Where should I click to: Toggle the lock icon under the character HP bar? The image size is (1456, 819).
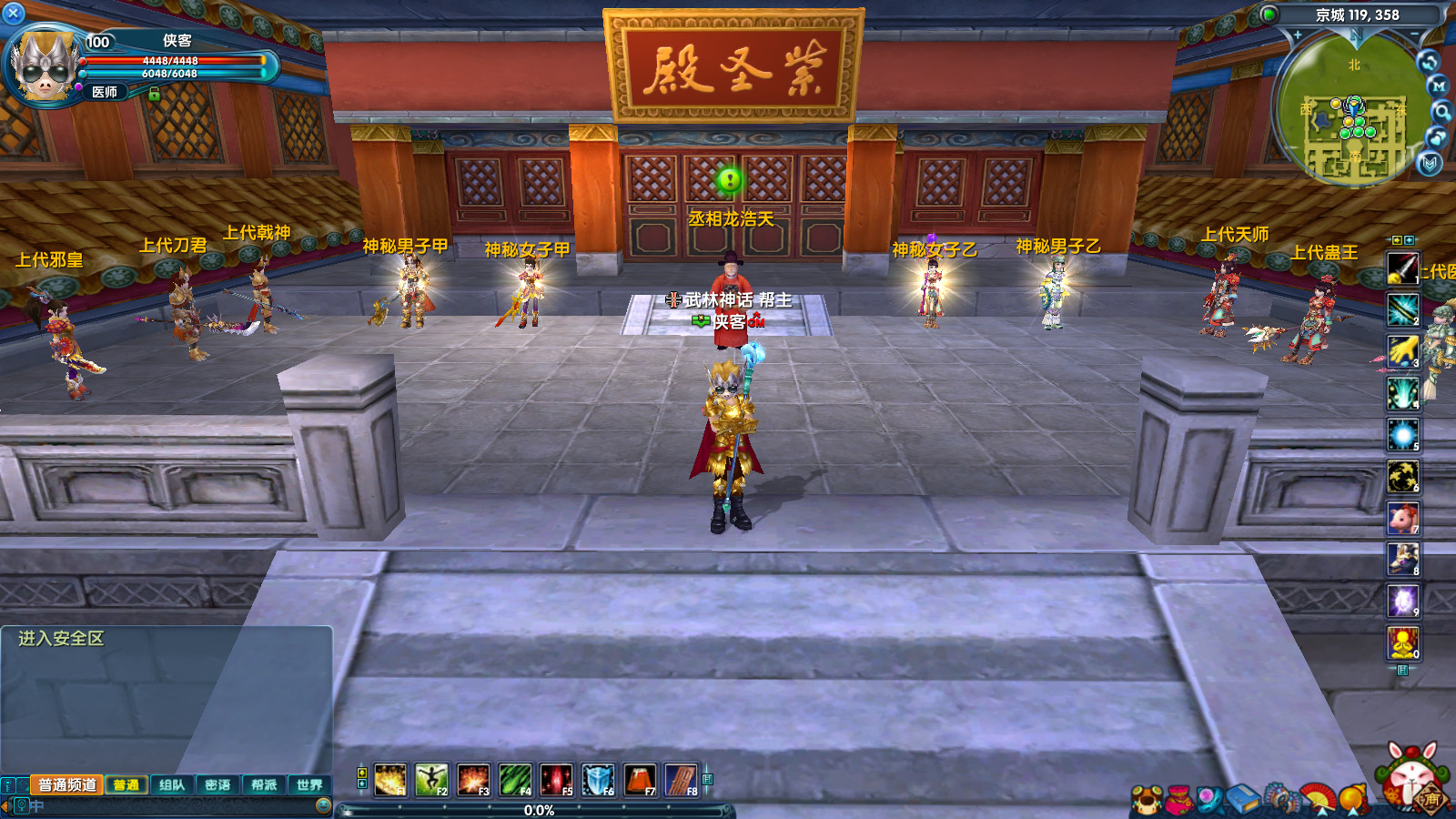pyautogui.click(x=154, y=94)
